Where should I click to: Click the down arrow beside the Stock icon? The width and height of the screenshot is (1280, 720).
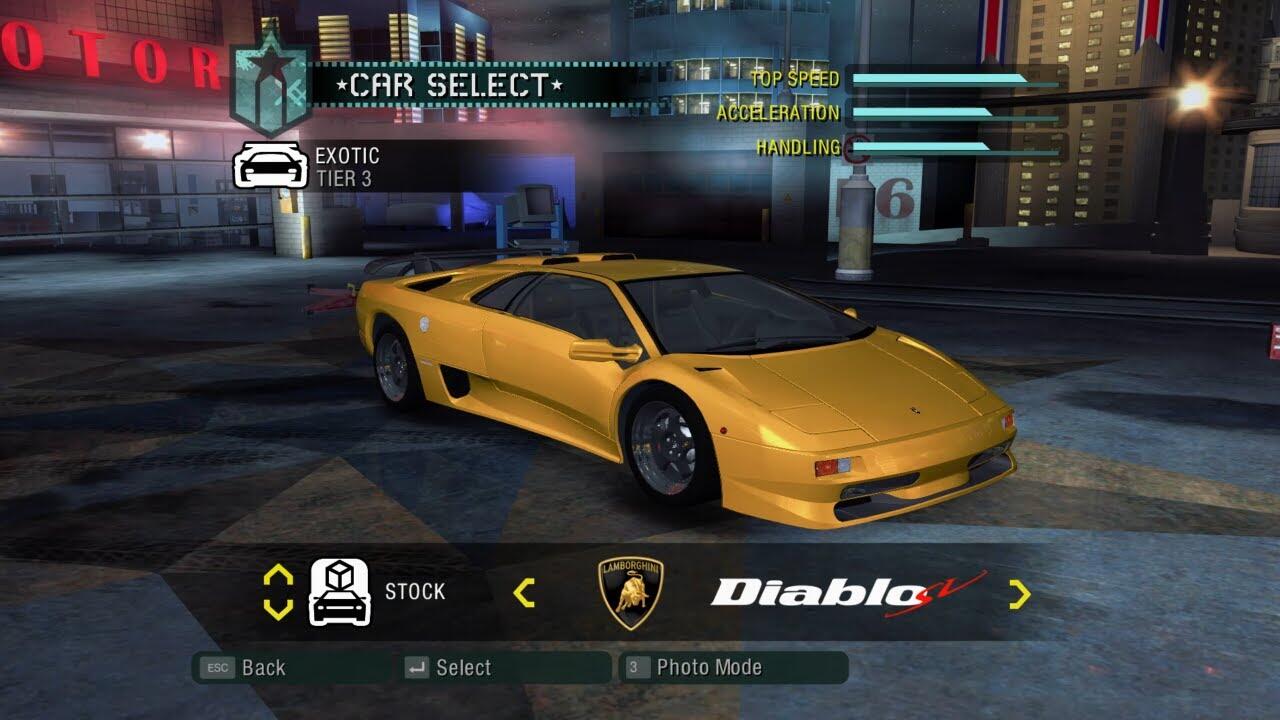click(x=278, y=608)
